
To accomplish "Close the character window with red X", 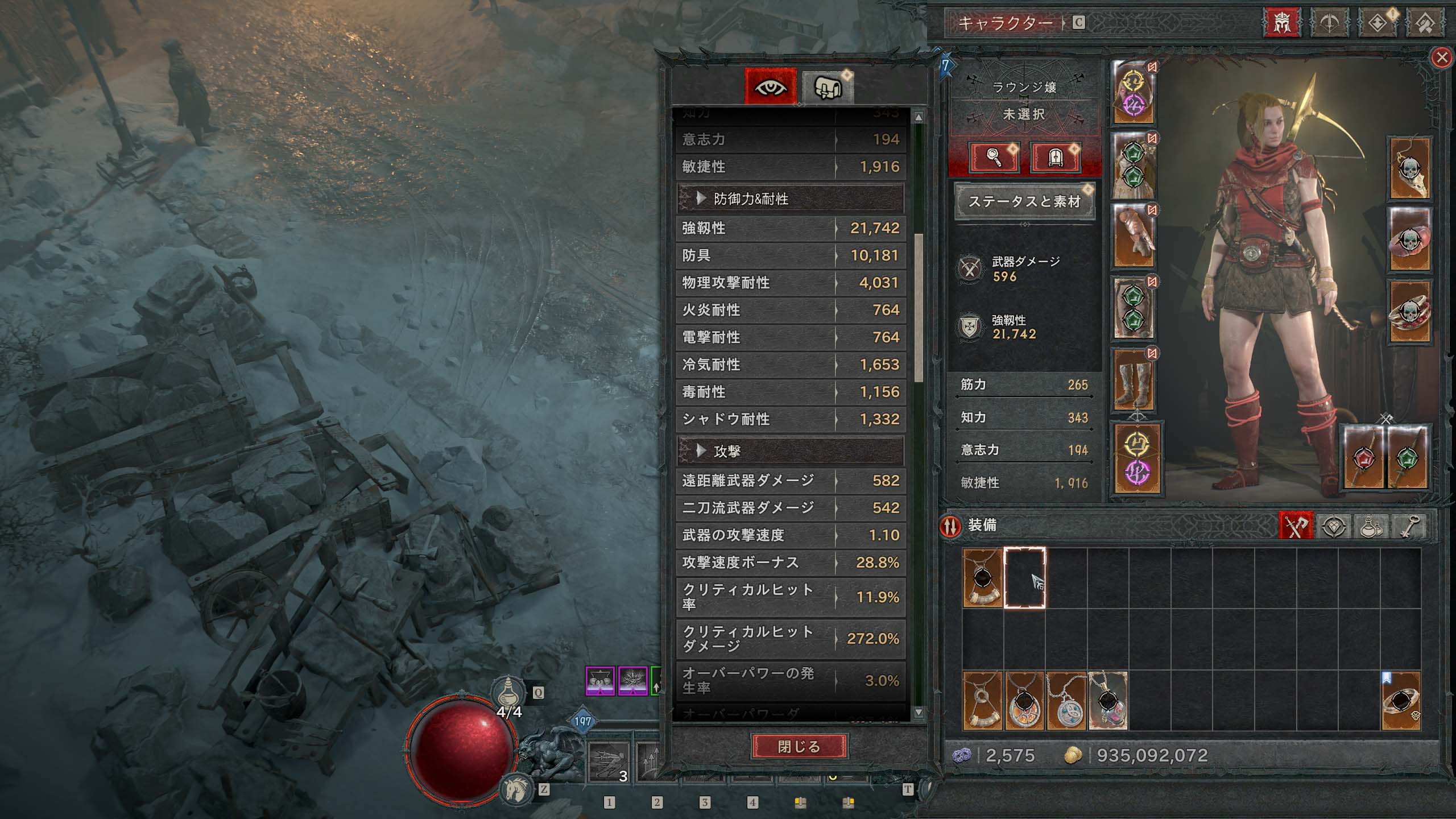I will [1441, 57].
